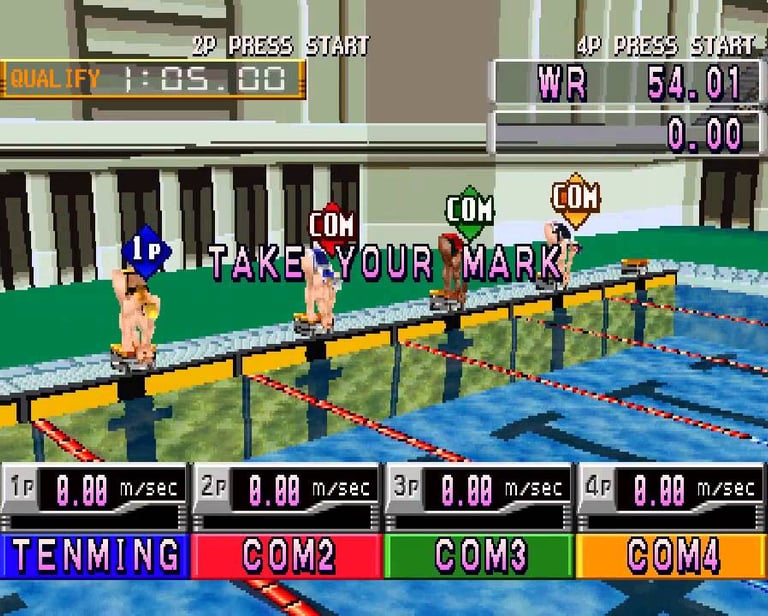Viewport: 768px width, 616px height.
Task: Select the blue TENMING player panel
Action: (x=95, y=556)
